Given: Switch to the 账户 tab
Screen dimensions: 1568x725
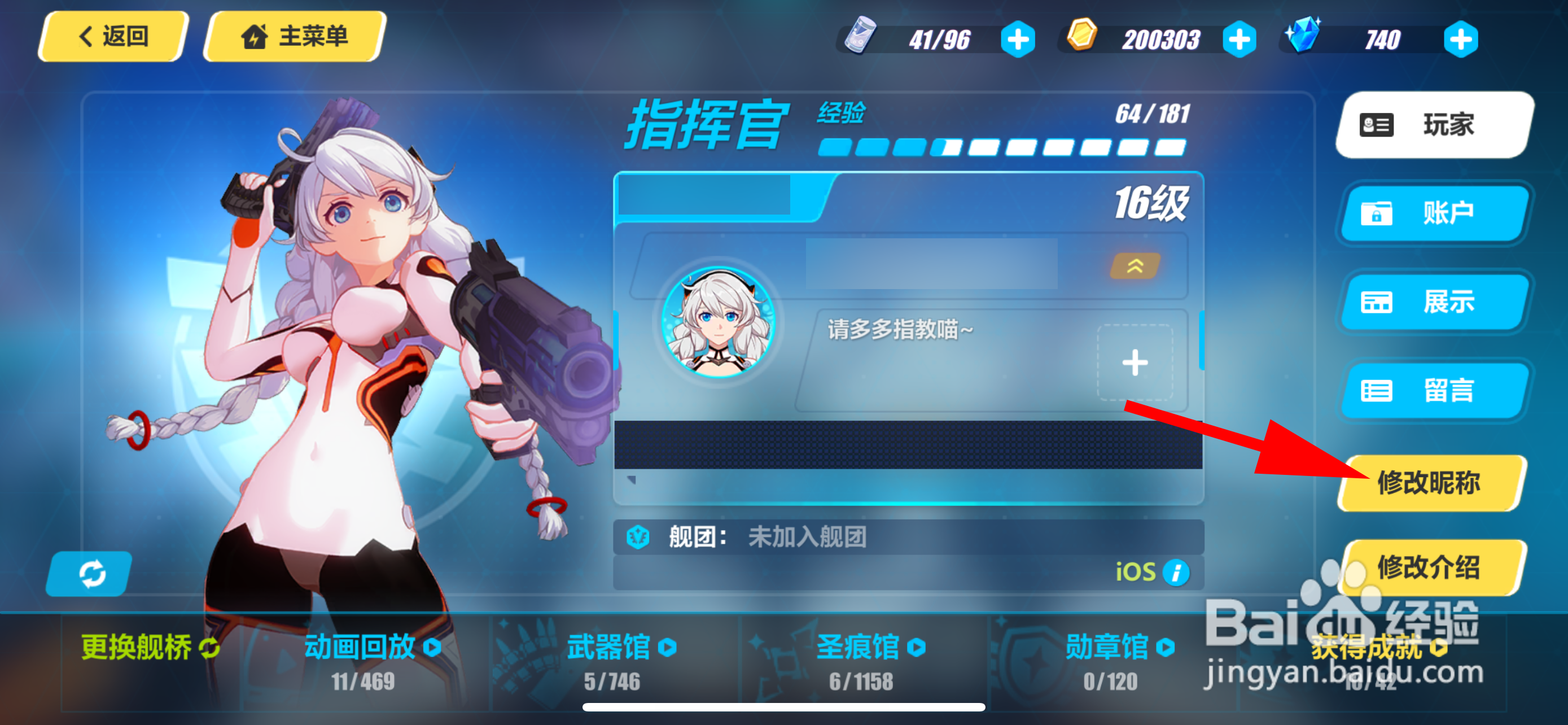Looking at the screenshot, I should pyautogui.click(x=1434, y=214).
